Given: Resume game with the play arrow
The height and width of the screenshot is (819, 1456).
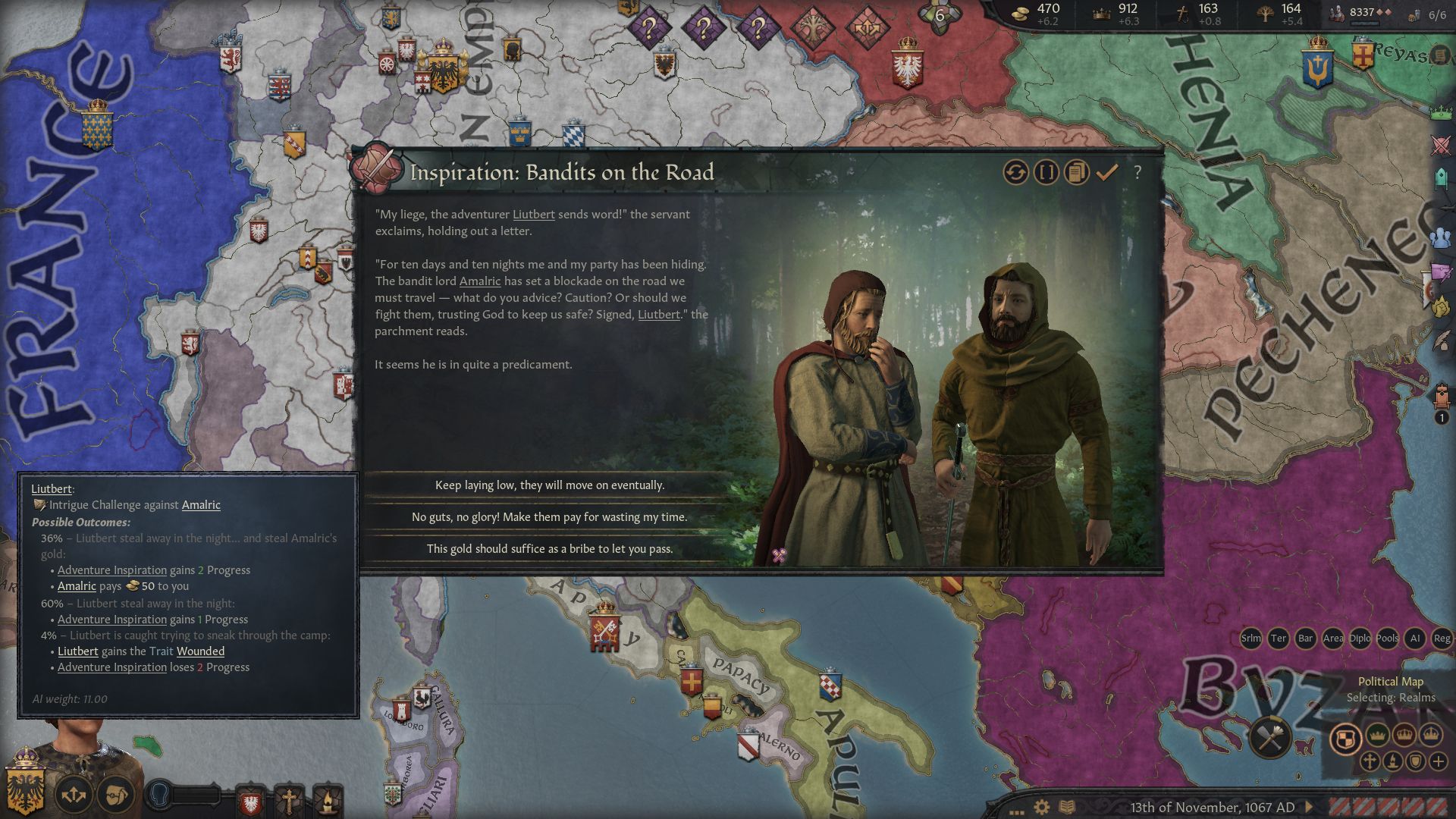Looking at the screenshot, I should tap(1310, 808).
